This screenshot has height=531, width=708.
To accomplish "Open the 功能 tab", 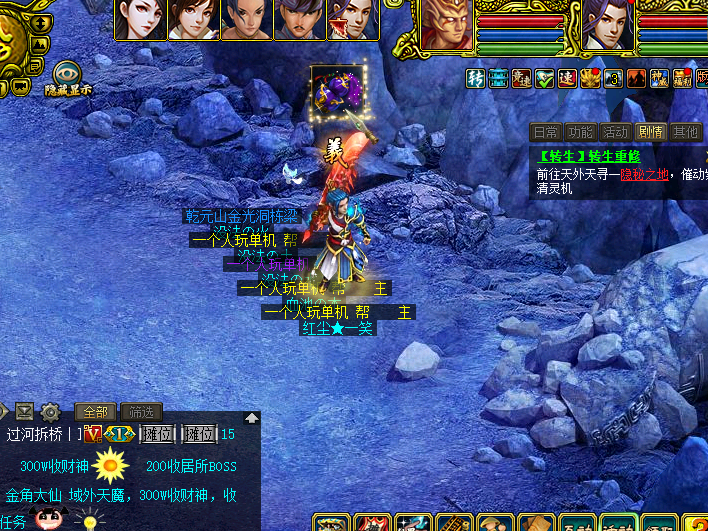I will tap(580, 132).
